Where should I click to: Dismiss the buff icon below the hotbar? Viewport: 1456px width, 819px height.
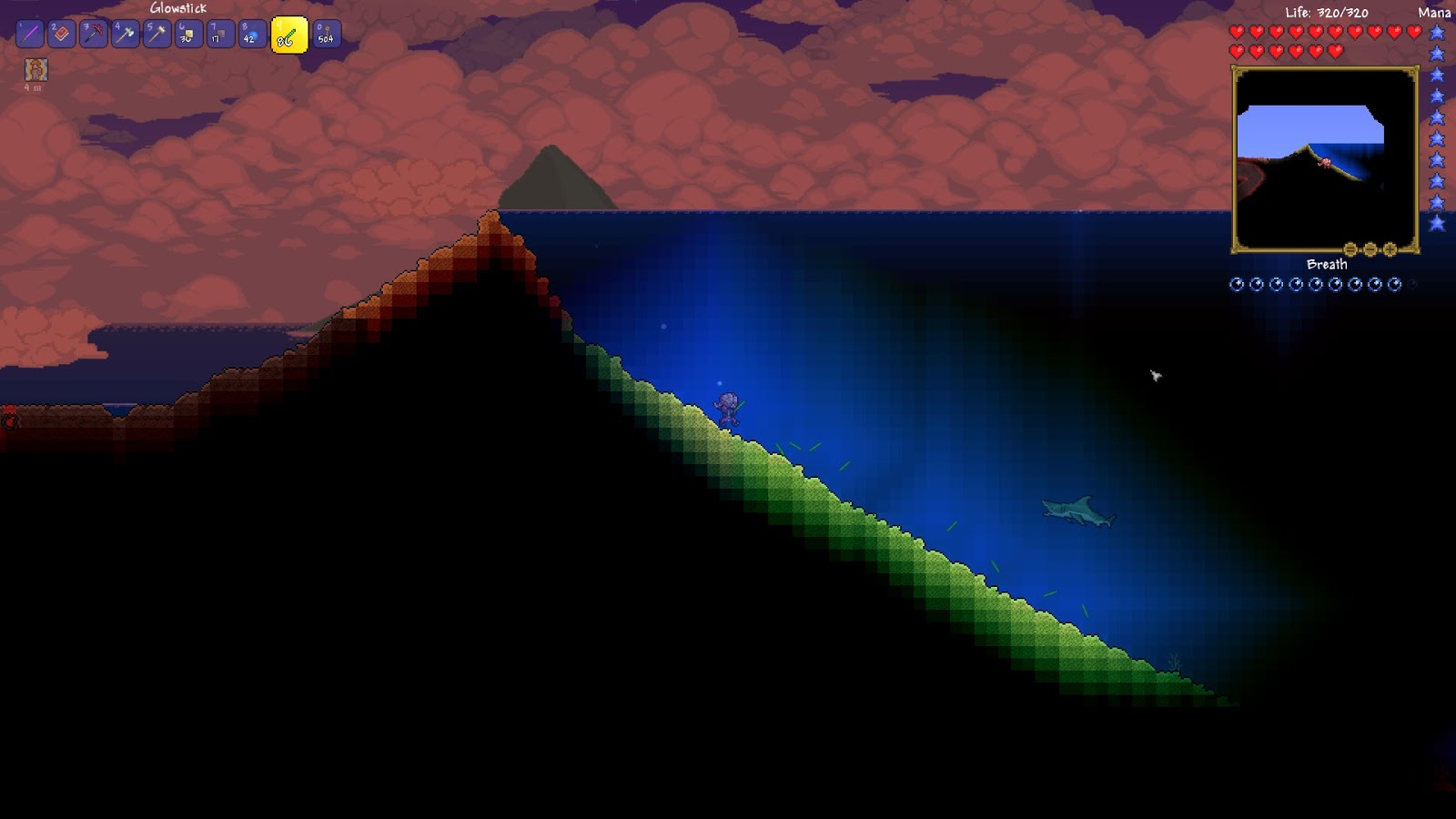[36, 70]
